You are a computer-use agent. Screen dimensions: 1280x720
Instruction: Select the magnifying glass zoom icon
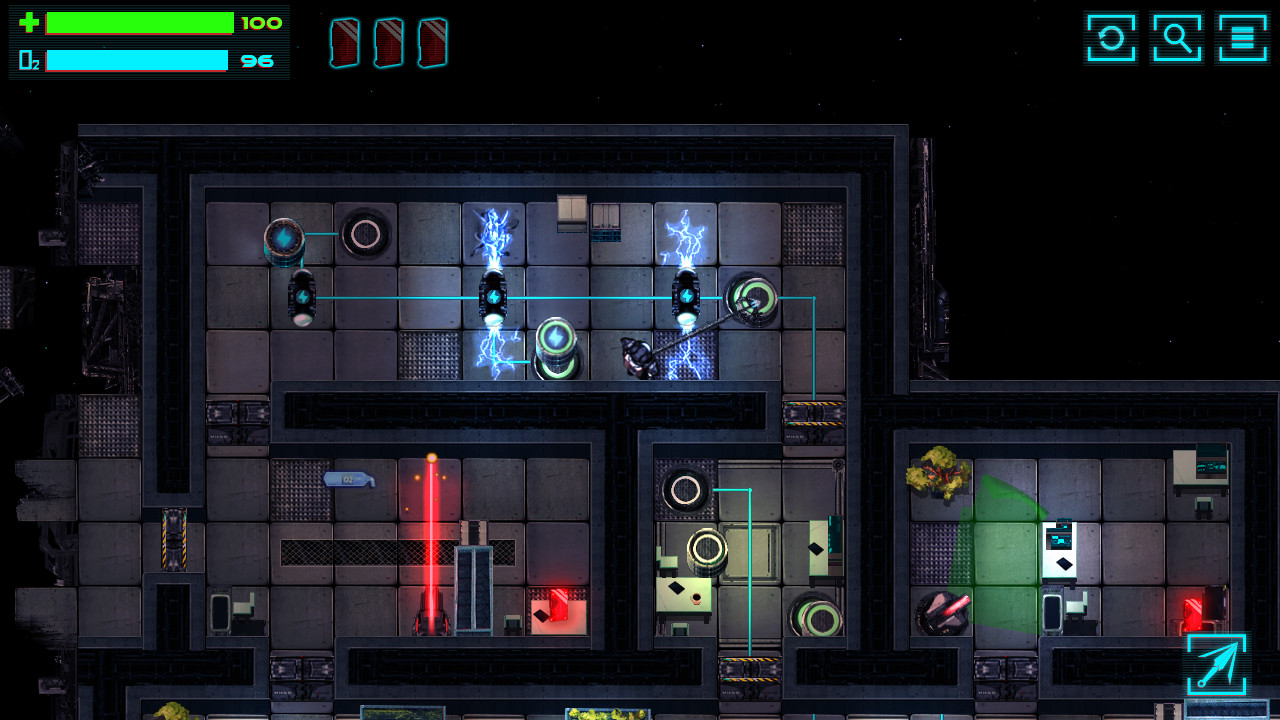[1177, 37]
